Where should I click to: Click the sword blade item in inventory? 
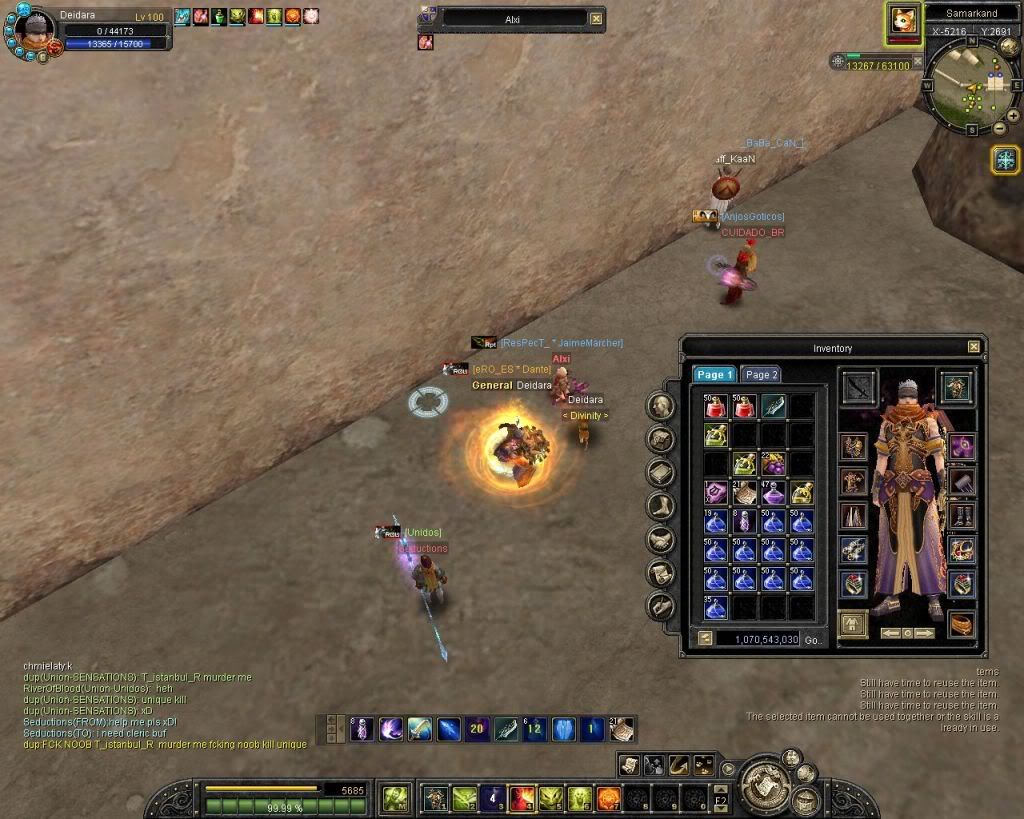[x=774, y=406]
